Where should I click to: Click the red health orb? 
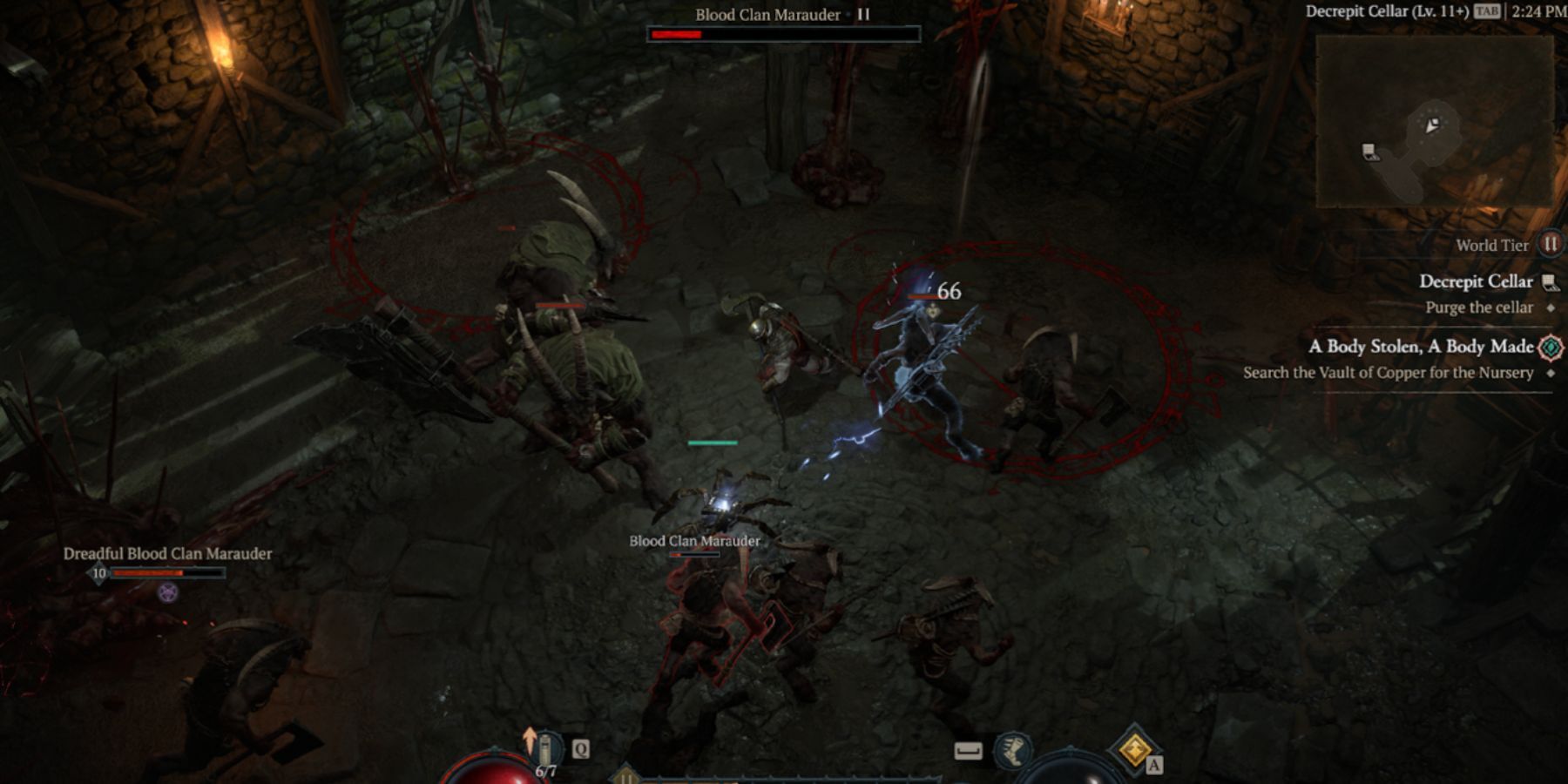[x=488, y=775]
